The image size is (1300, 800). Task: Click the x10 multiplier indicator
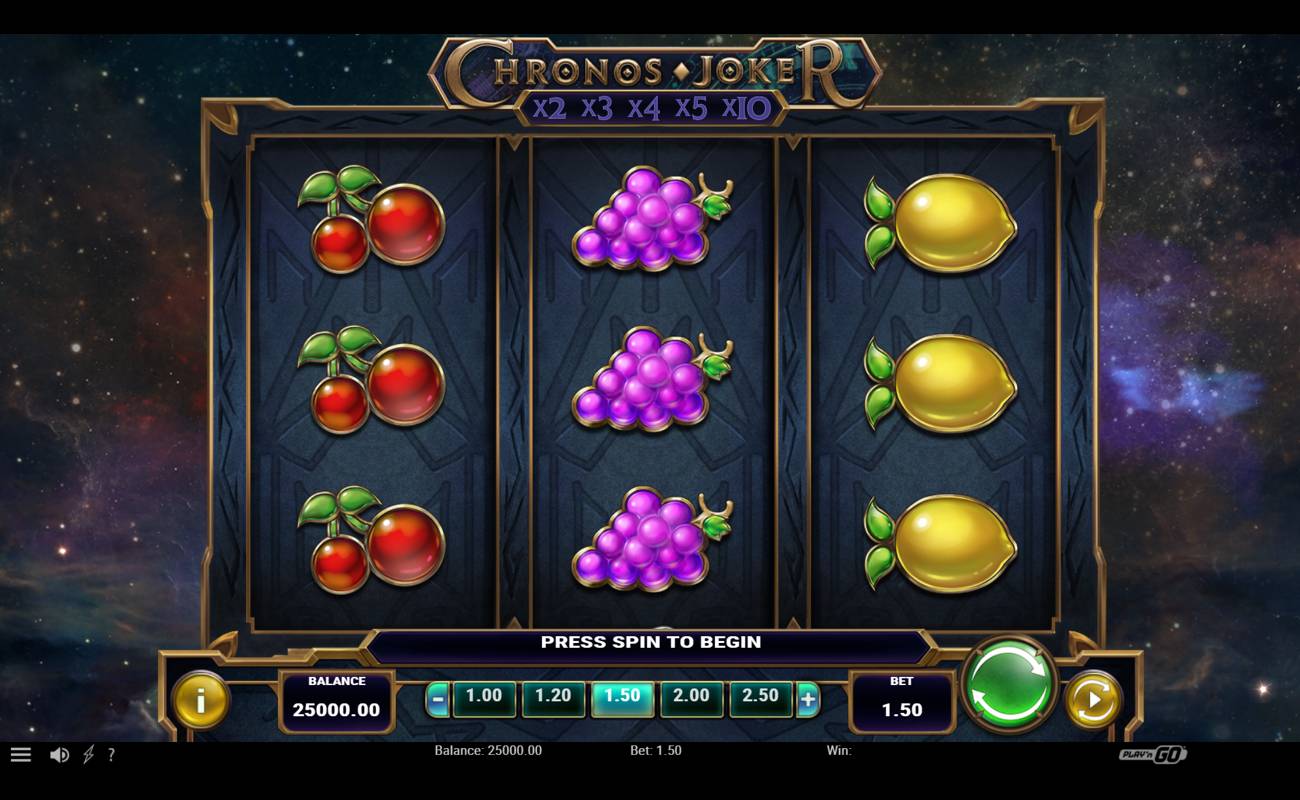(x=744, y=111)
